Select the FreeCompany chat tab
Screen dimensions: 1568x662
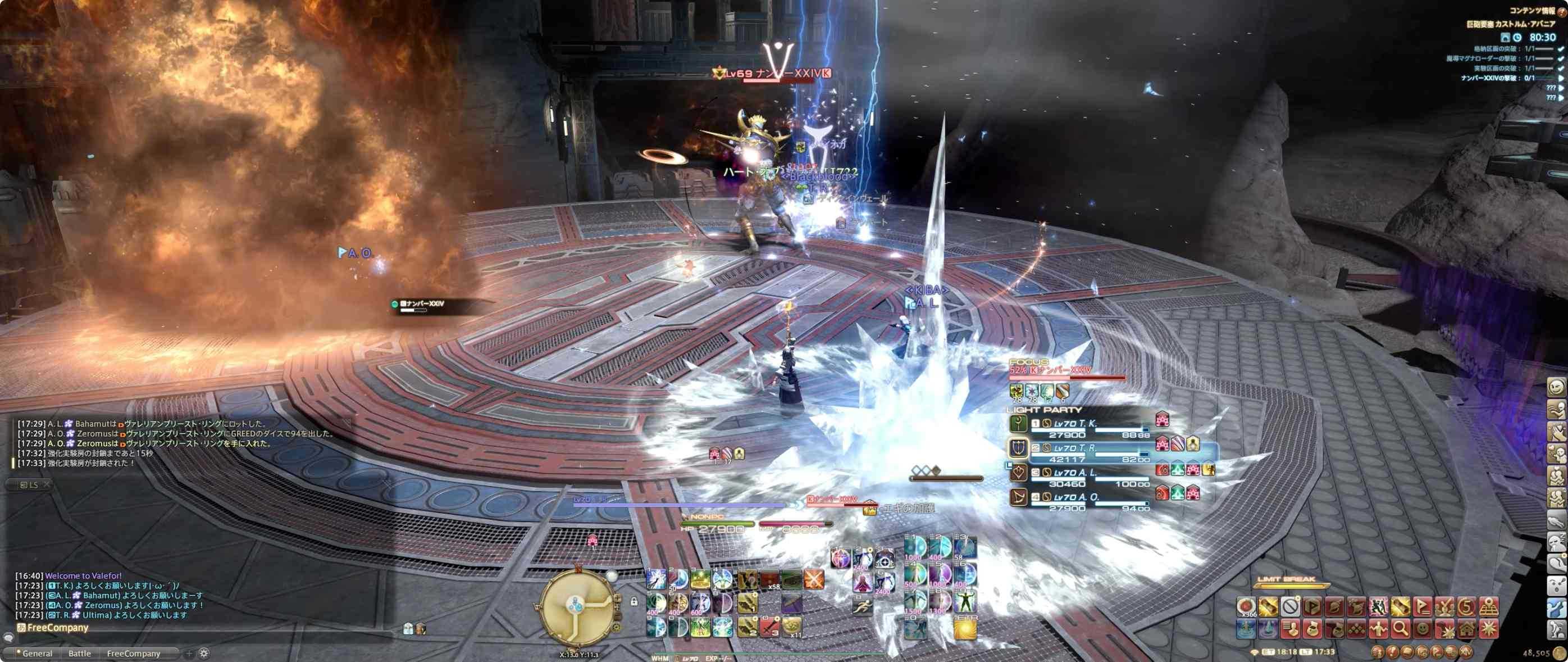[133, 654]
